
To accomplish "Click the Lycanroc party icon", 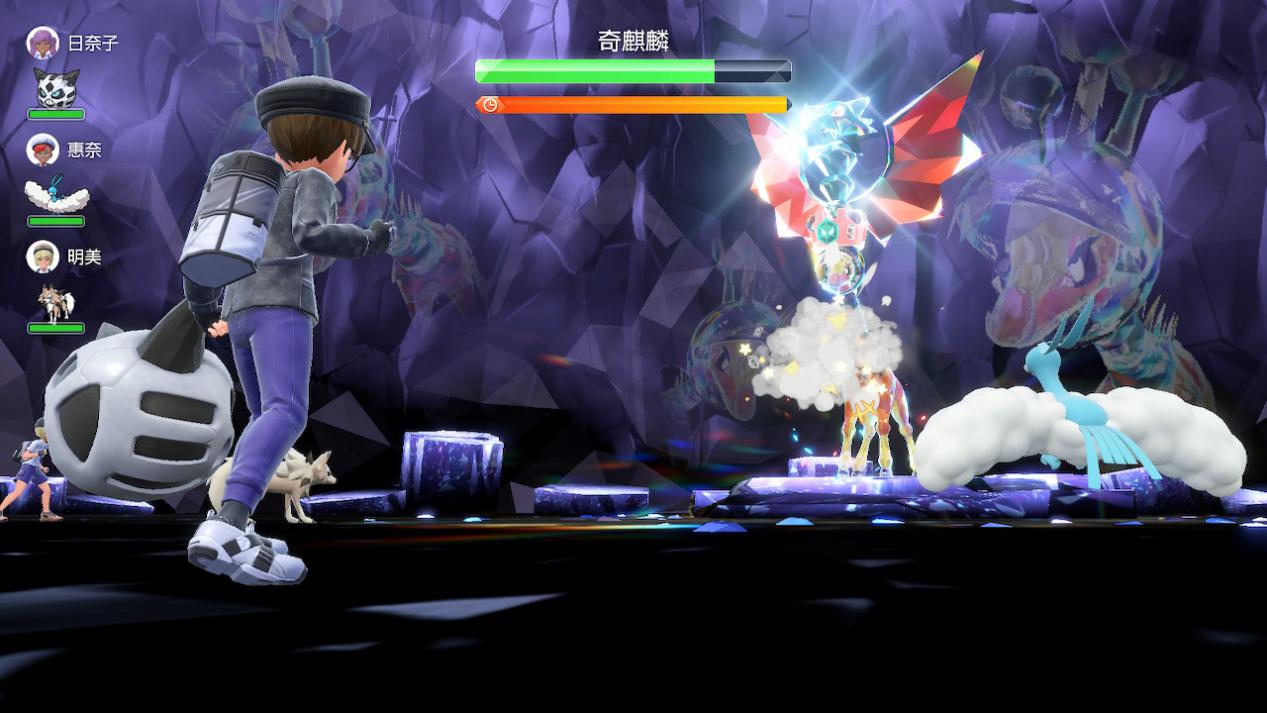I will 55,302.
